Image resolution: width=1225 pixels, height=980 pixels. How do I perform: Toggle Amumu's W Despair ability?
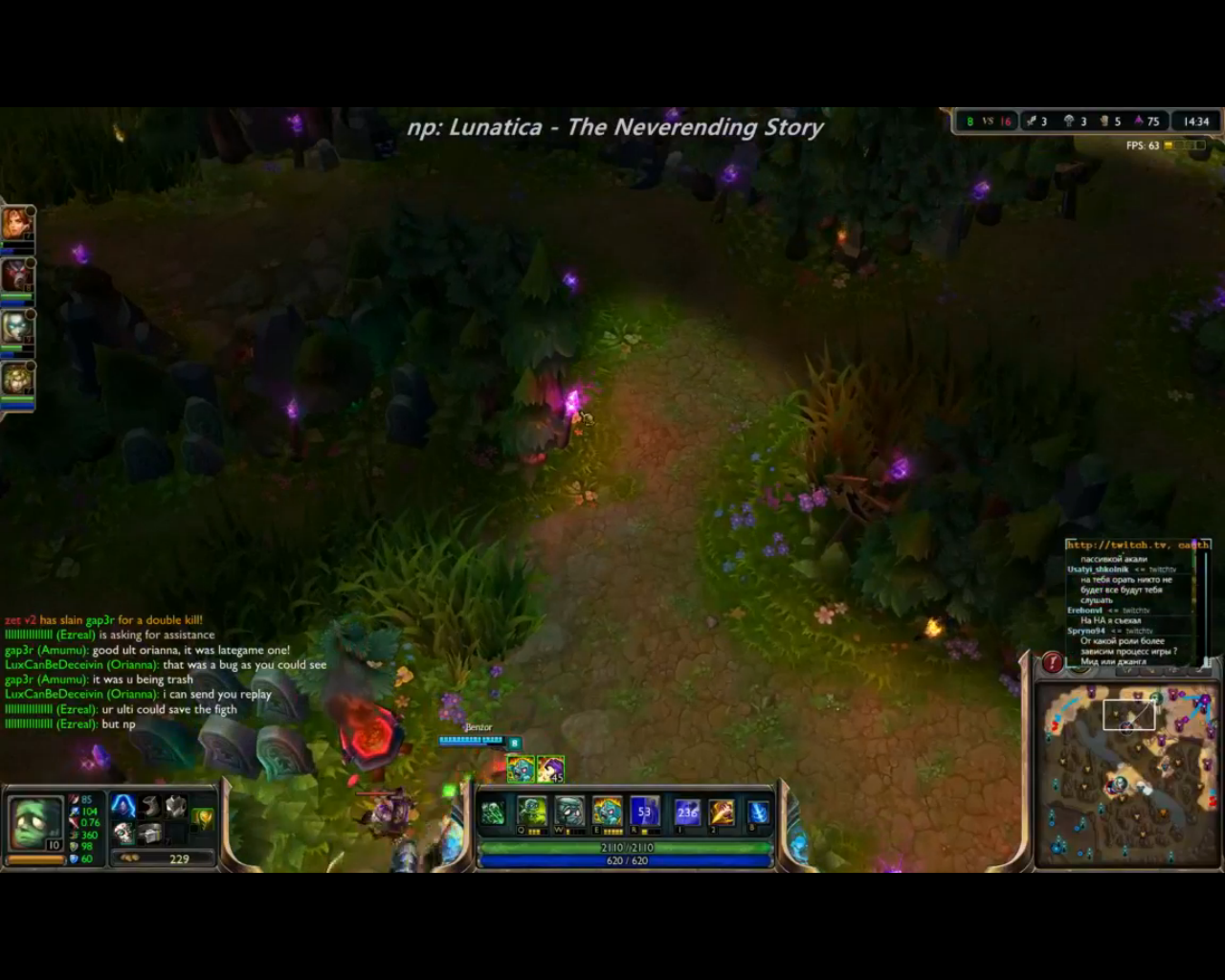(568, 812)
